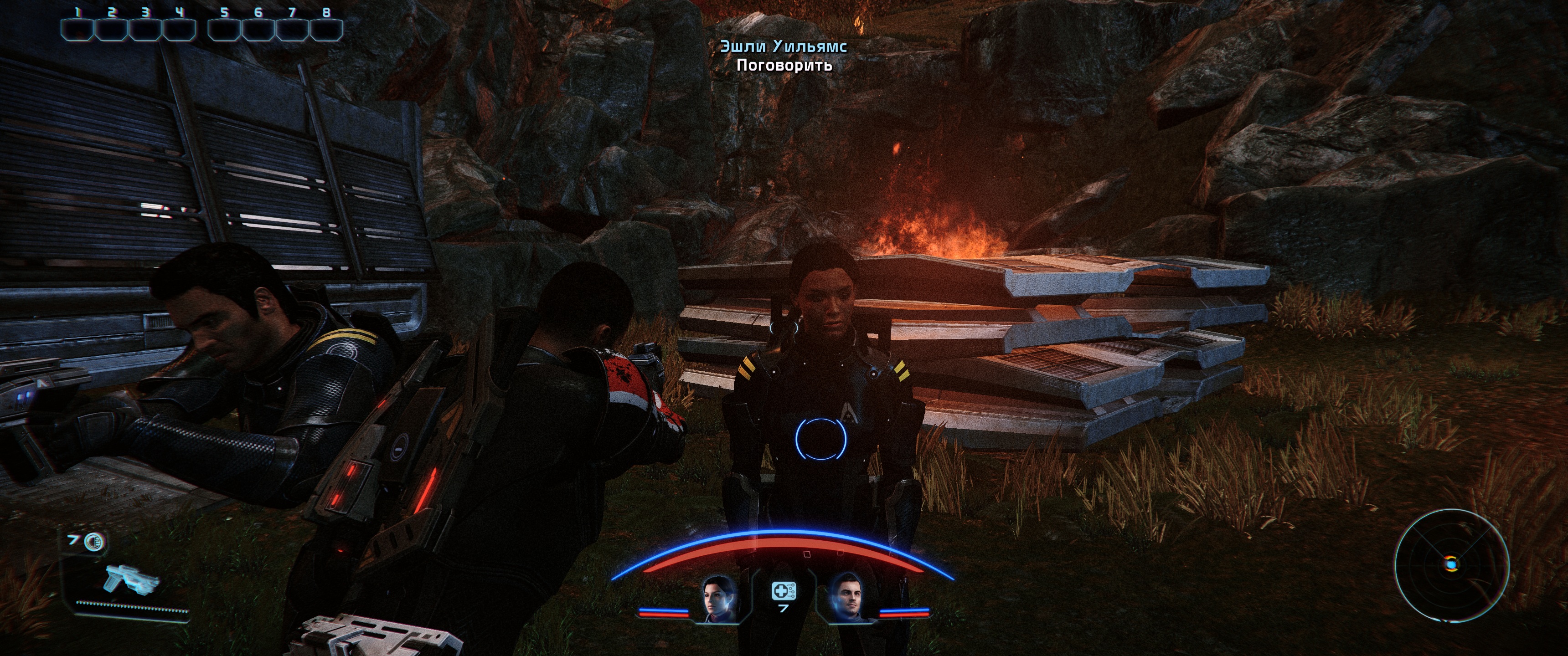
Task: Activate quick slot number 8
Action: [x=326, y=29]
